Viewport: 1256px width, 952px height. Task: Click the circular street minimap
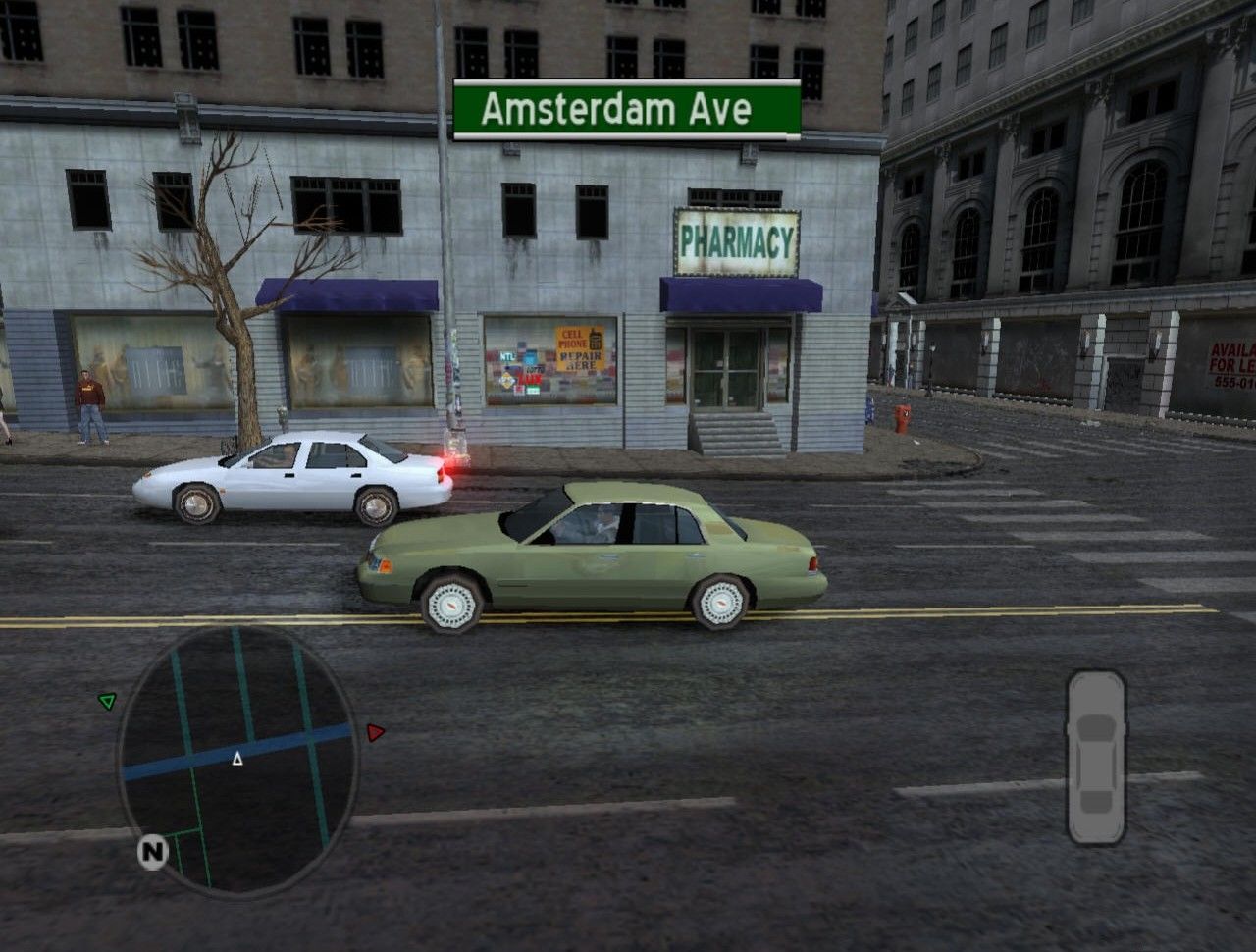coord(238,760)
